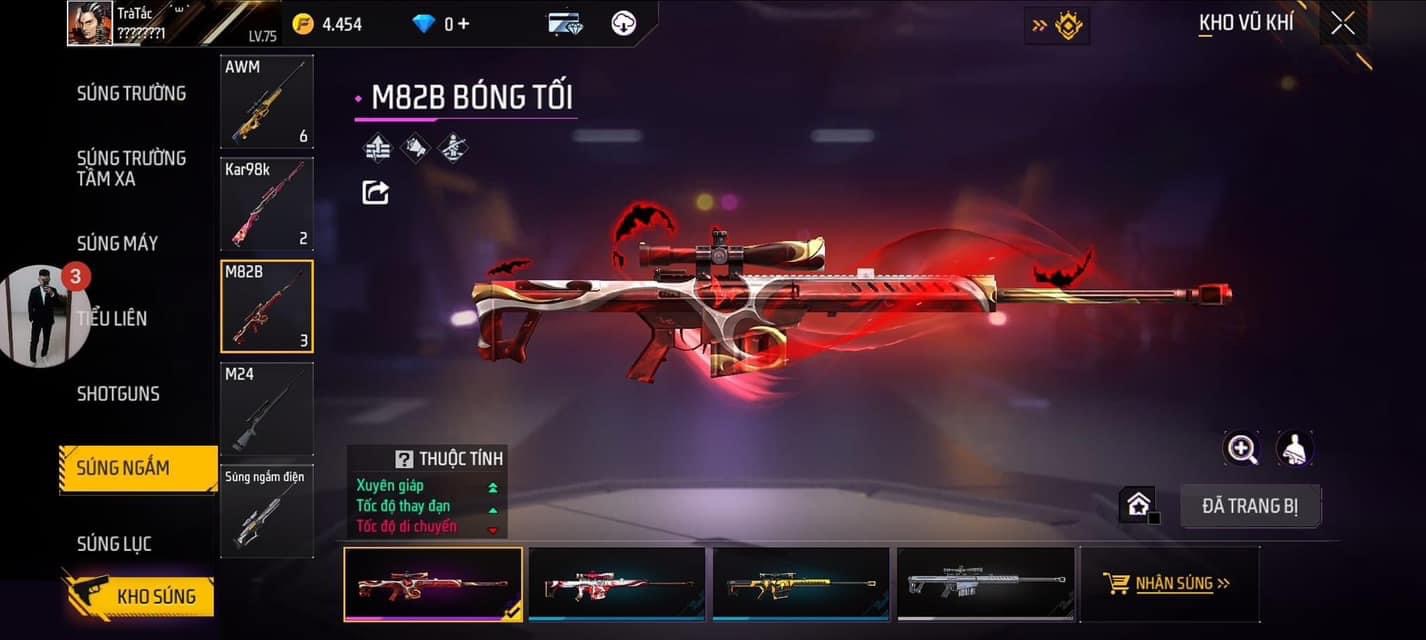Select the AWM sniper thumbnail

(266, 102)
